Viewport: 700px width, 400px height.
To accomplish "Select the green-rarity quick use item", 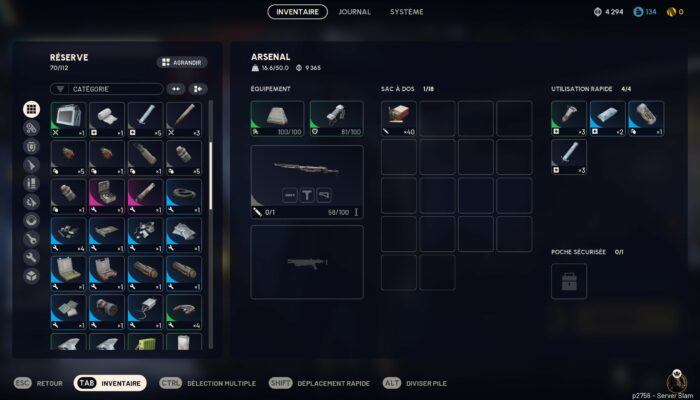I will (568, 118).
